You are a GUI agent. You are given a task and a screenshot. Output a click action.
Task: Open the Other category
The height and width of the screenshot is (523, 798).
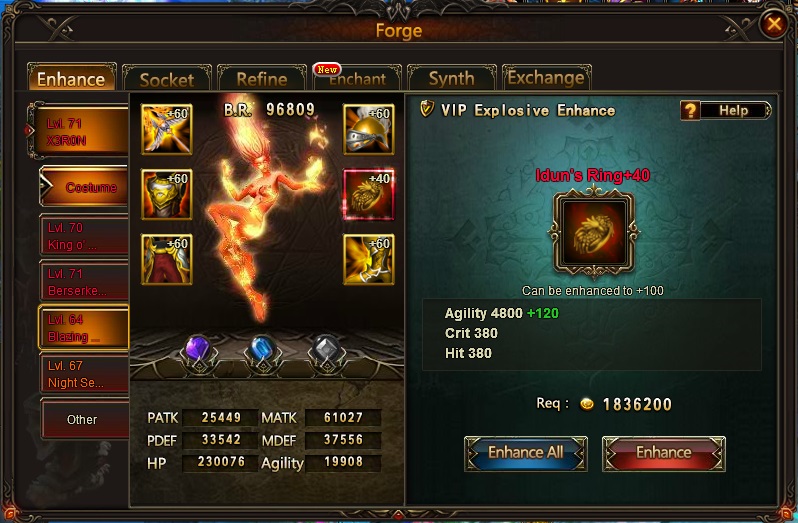(x=84, y=419)
